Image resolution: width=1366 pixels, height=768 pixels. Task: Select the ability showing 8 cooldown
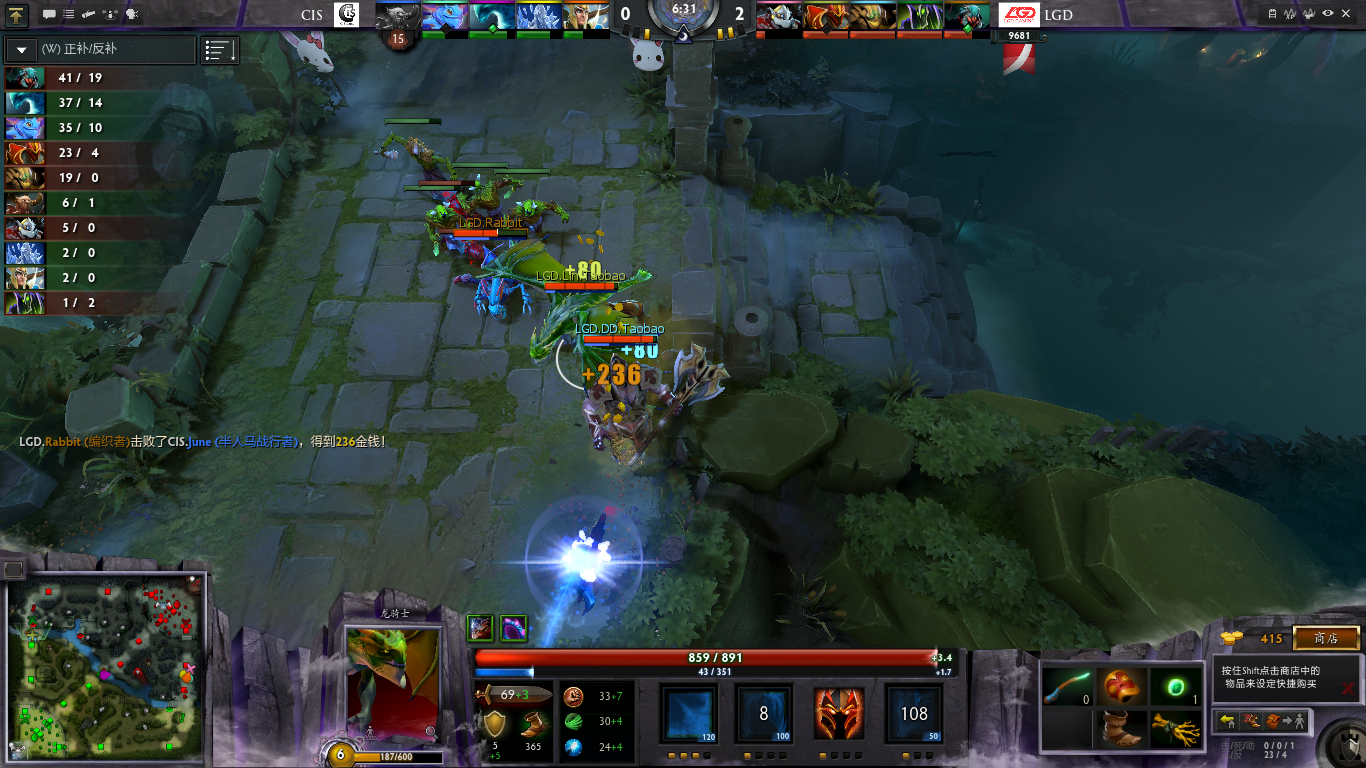pos(764,713)
